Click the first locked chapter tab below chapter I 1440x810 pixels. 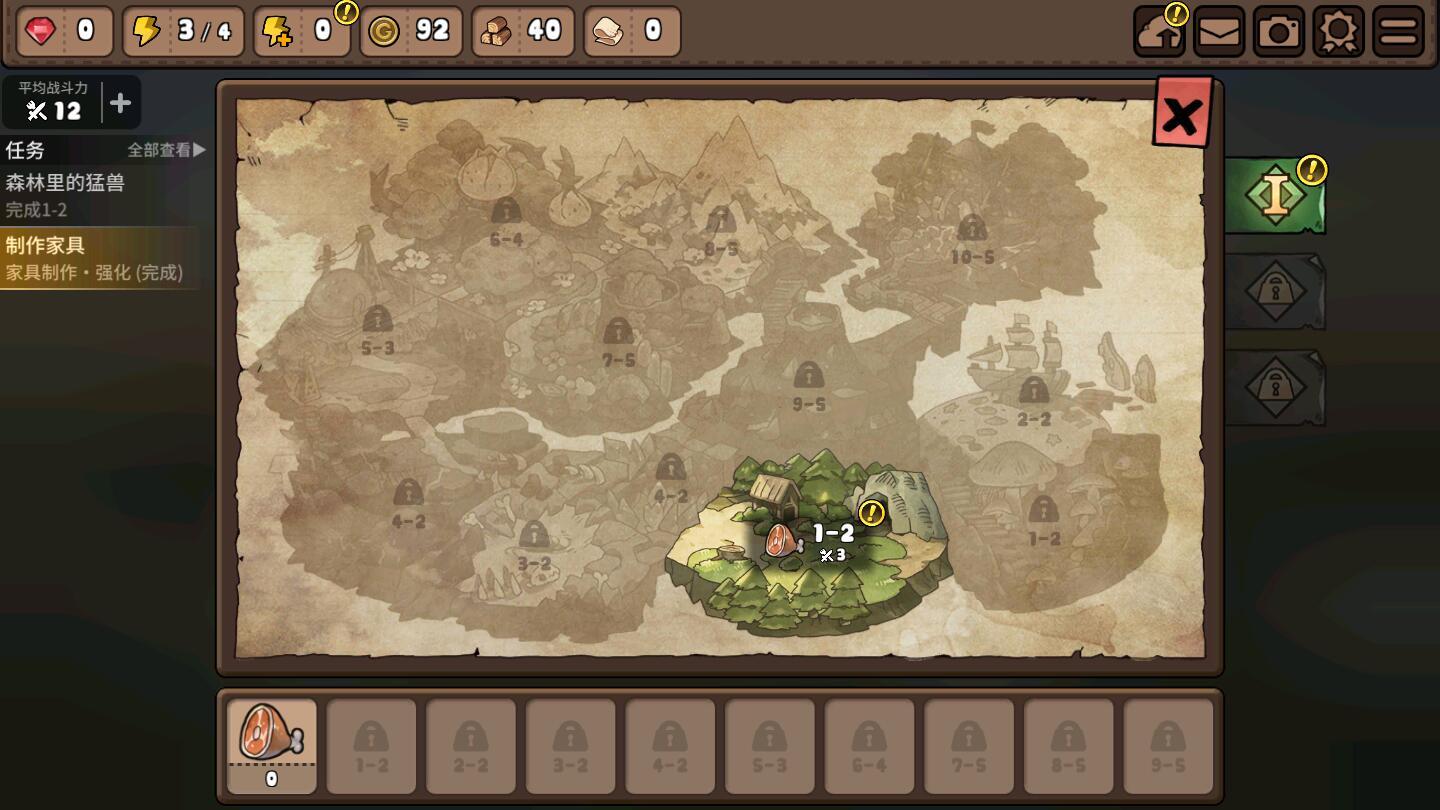tap(1275, 292)
